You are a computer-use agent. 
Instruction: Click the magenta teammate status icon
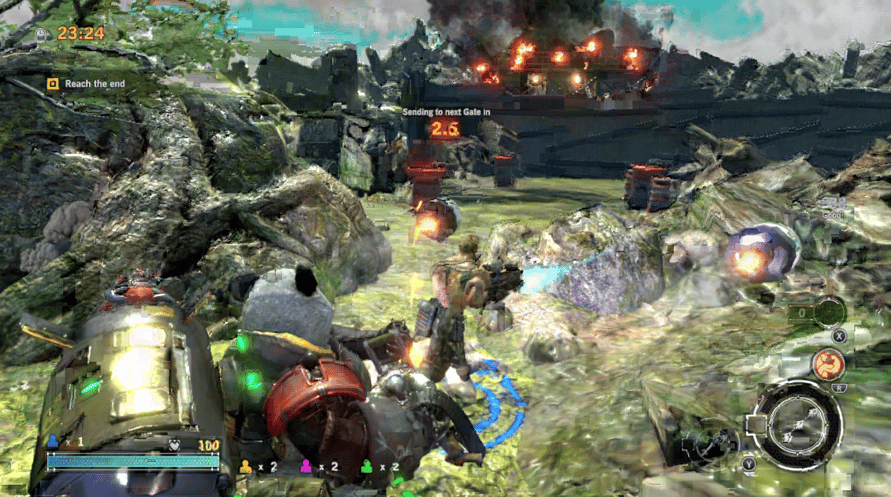point(306,466)
